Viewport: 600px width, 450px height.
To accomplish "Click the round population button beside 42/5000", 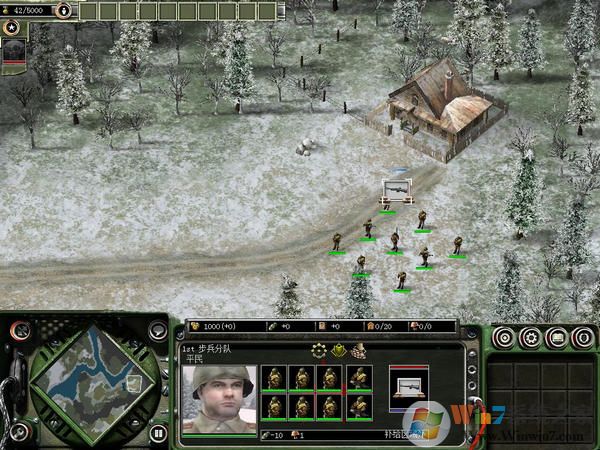I will 64,11.
